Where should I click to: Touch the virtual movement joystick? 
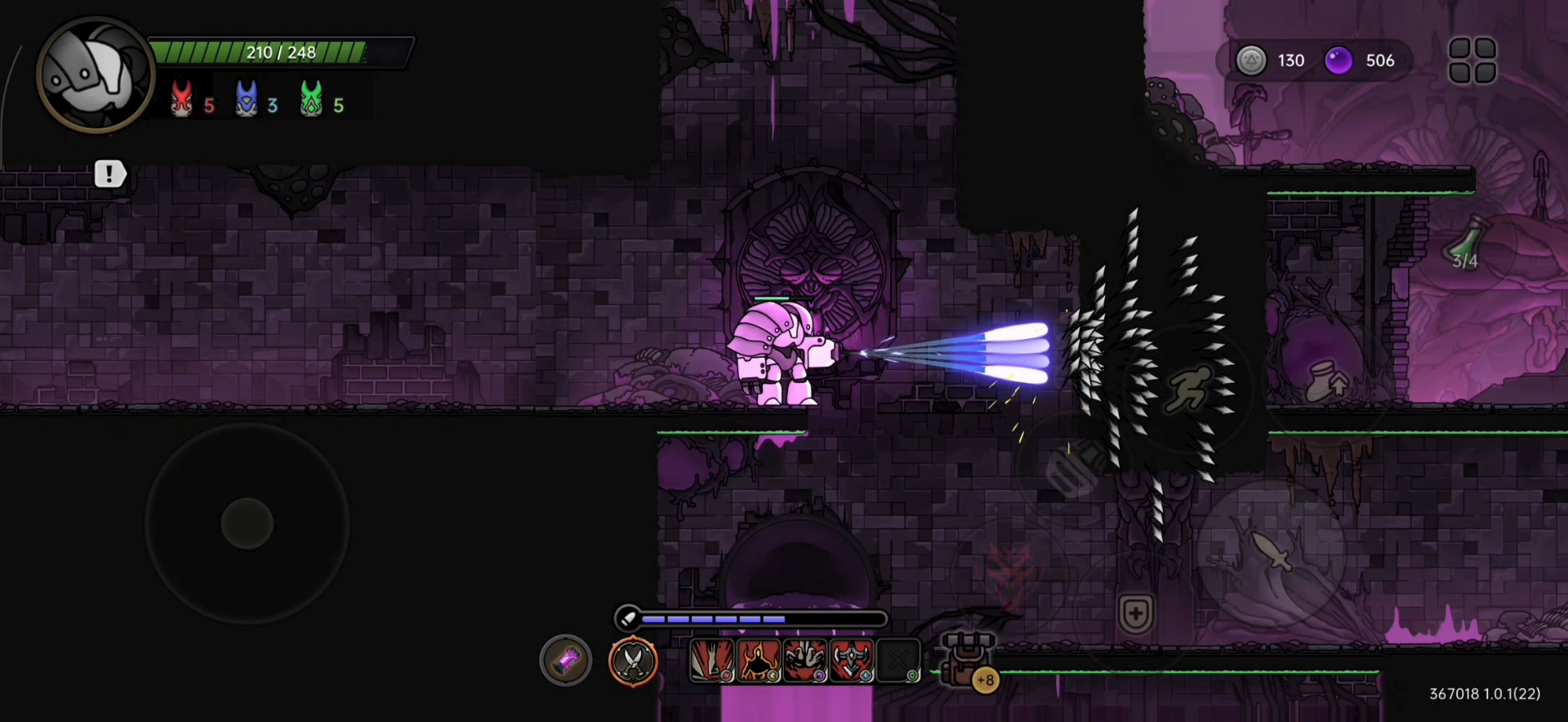(x=247, y=524)
